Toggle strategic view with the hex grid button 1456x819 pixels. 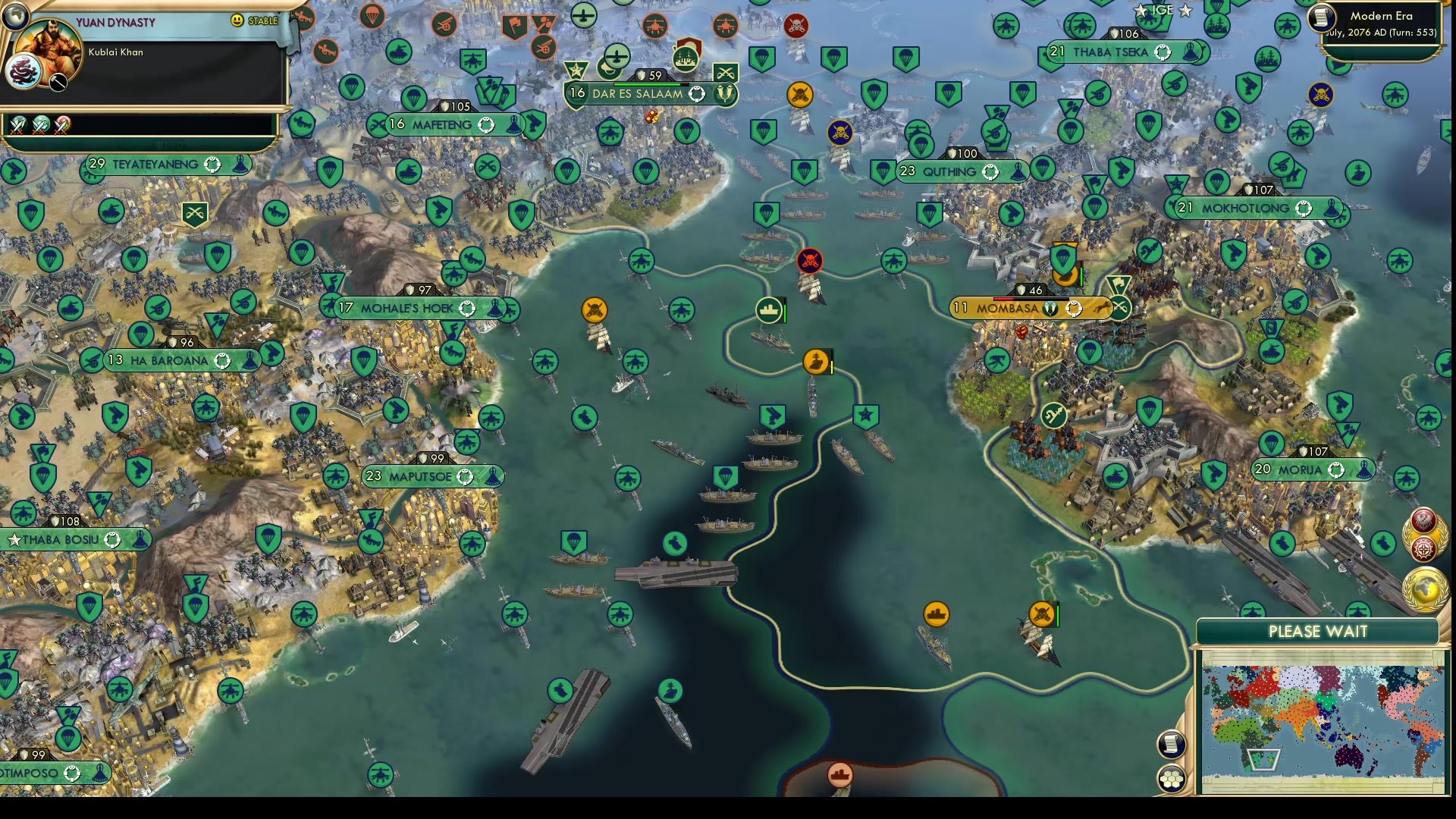click(x=1172, y=779)
